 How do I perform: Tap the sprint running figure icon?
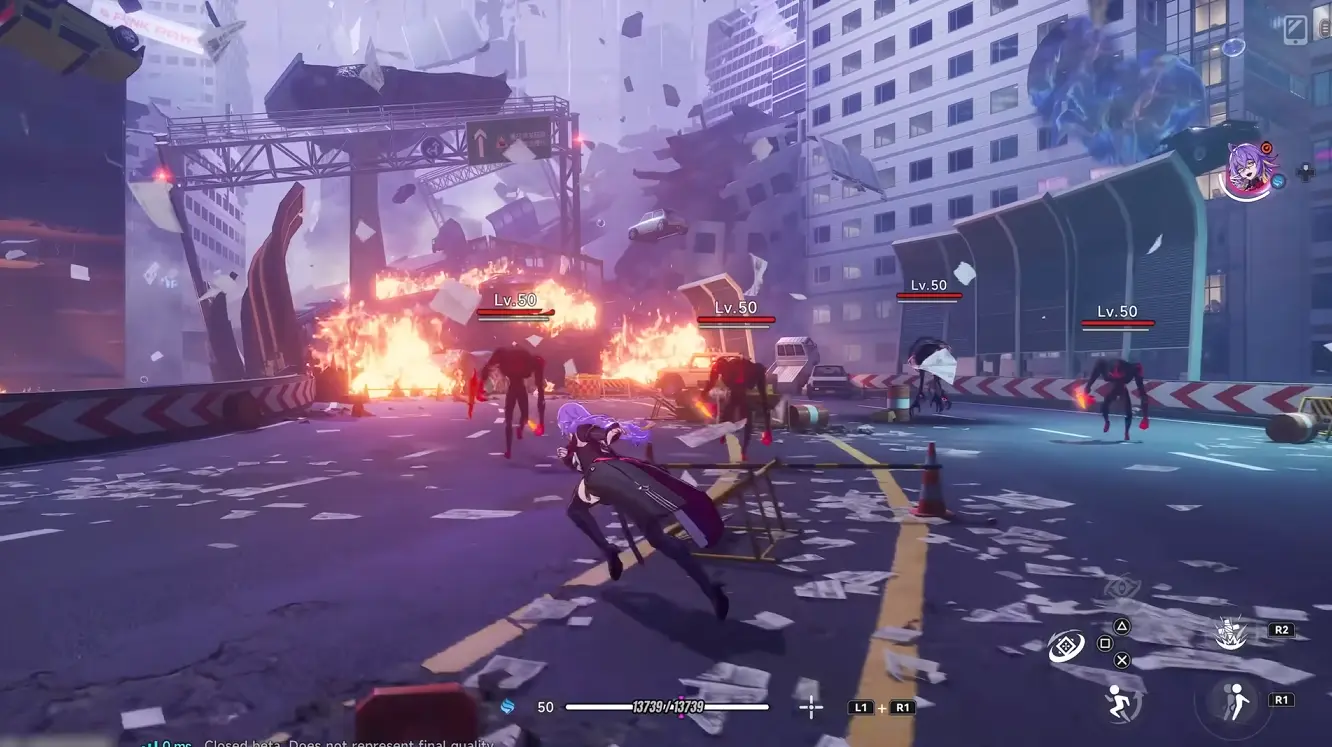(1120, 702)
